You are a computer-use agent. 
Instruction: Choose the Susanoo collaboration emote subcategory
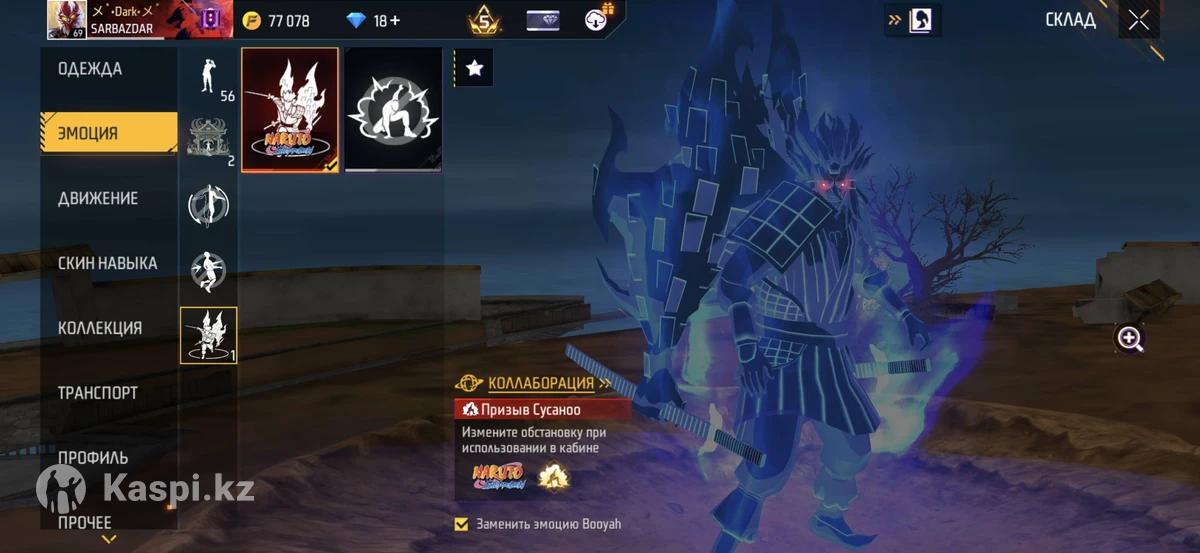209,335
